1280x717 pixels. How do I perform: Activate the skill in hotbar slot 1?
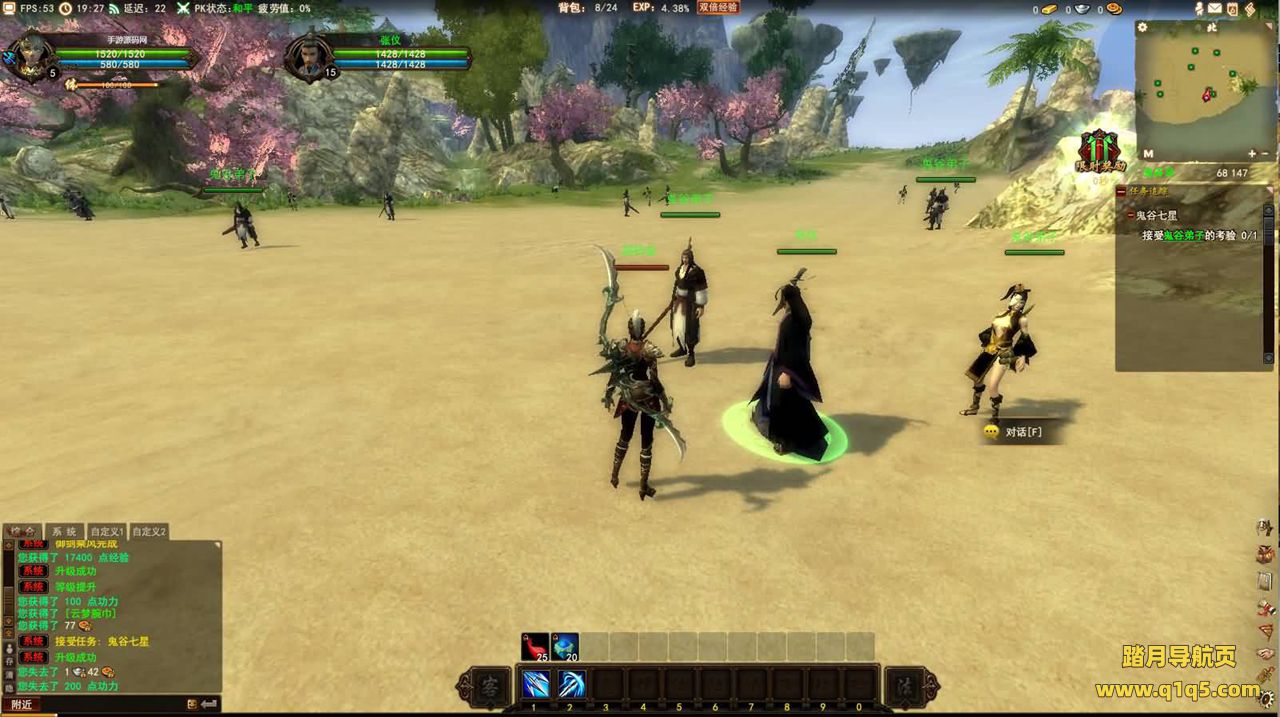point(535,685)
